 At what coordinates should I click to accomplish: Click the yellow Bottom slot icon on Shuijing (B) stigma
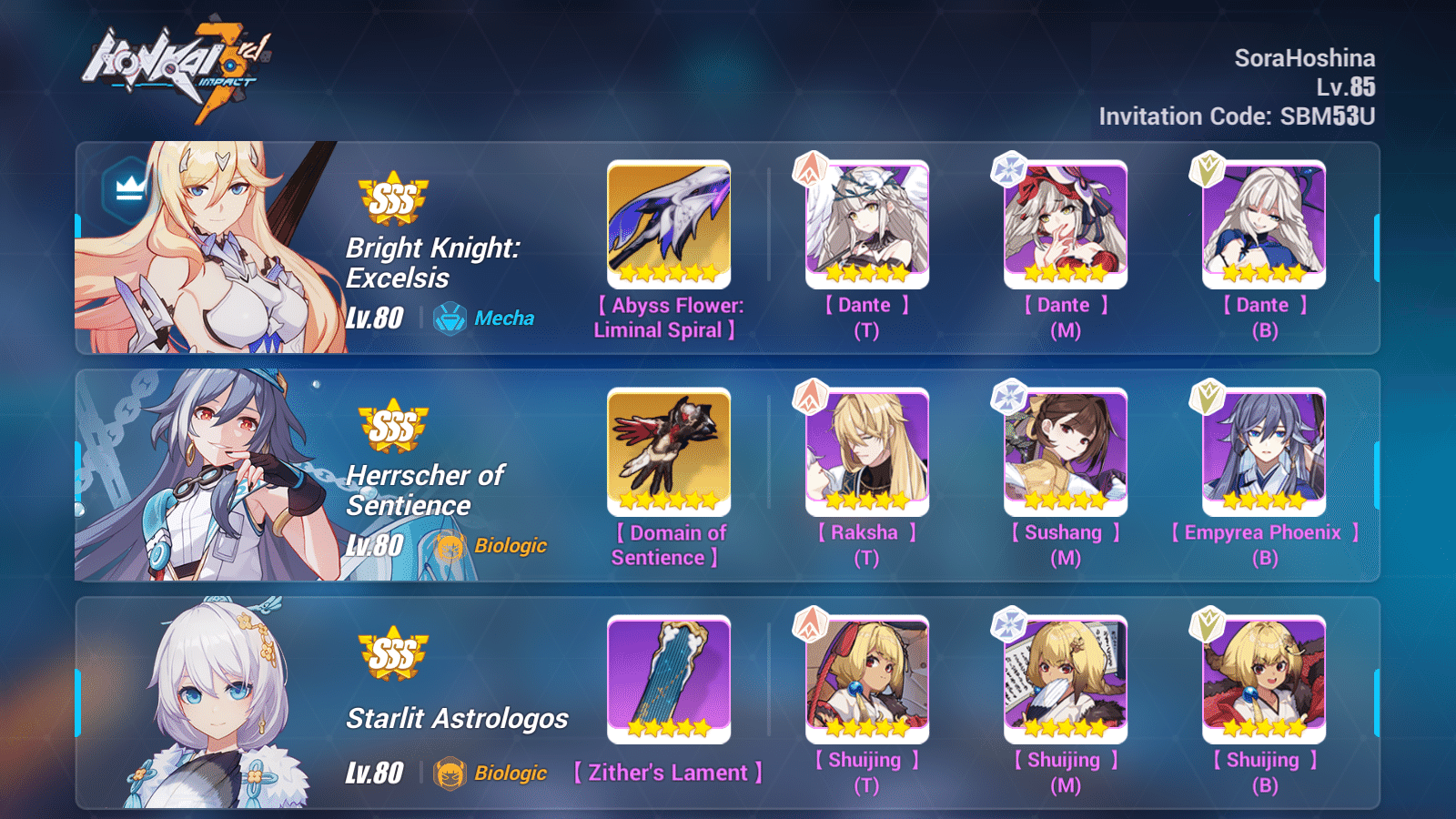(x=1208, y=625)
